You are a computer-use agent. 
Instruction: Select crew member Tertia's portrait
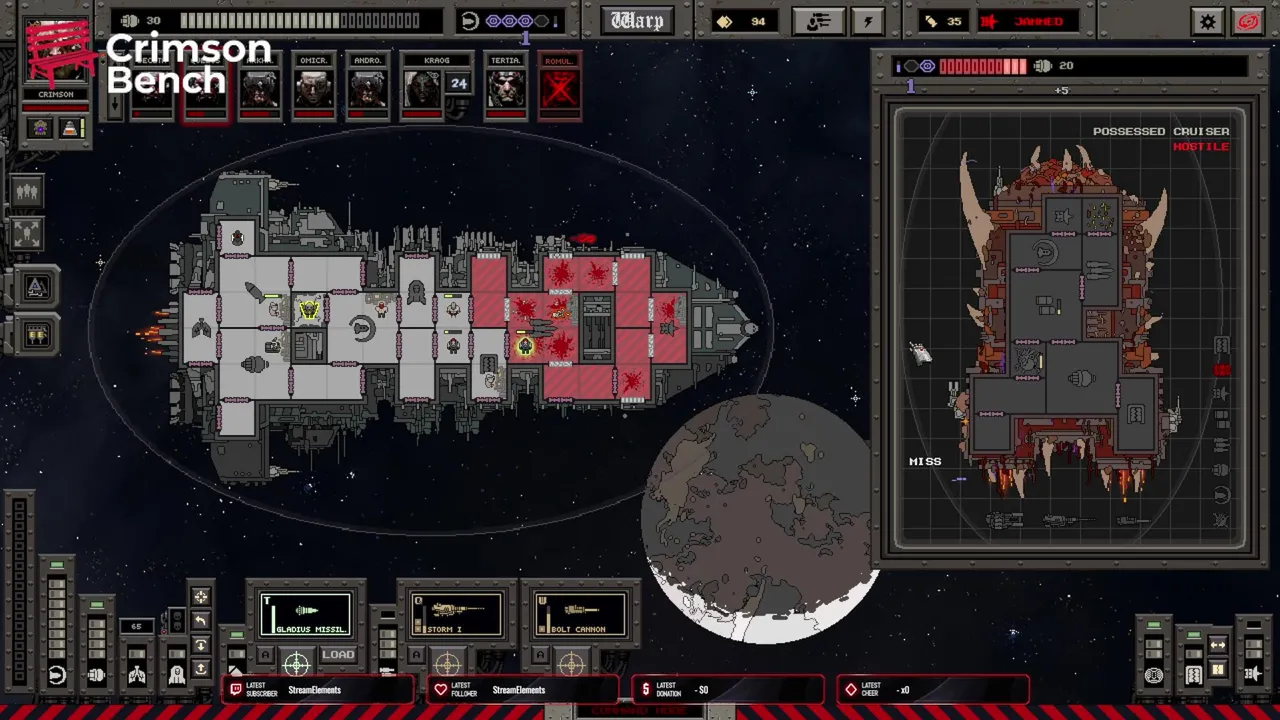point(506,88)
